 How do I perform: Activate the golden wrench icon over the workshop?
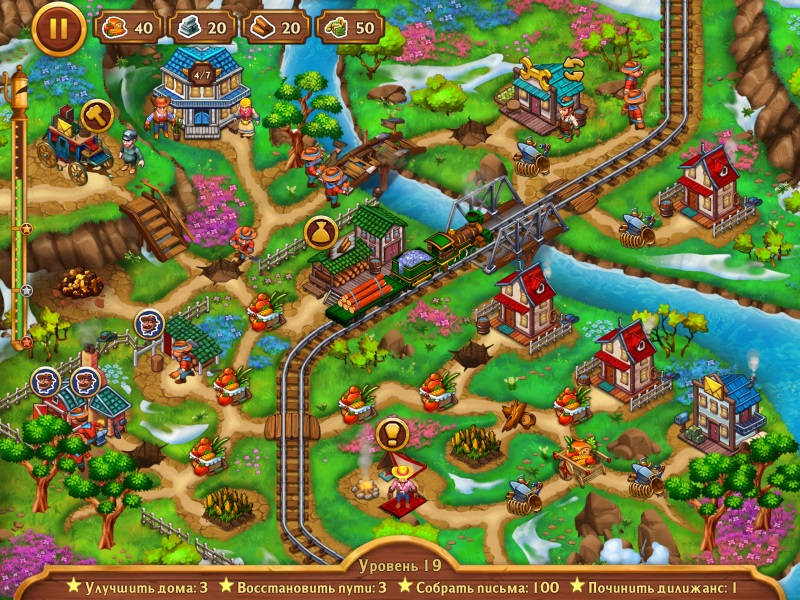(x=535, y=70)
